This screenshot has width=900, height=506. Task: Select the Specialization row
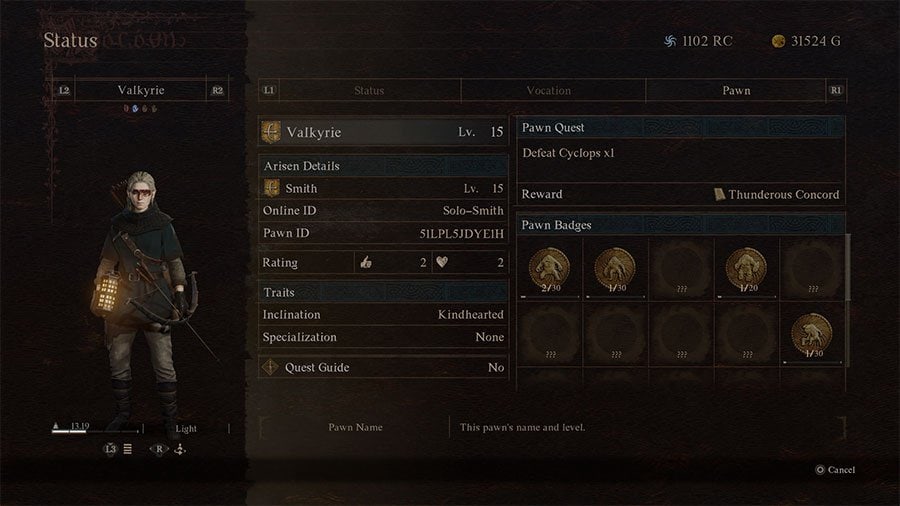click(x=383, y=337)
